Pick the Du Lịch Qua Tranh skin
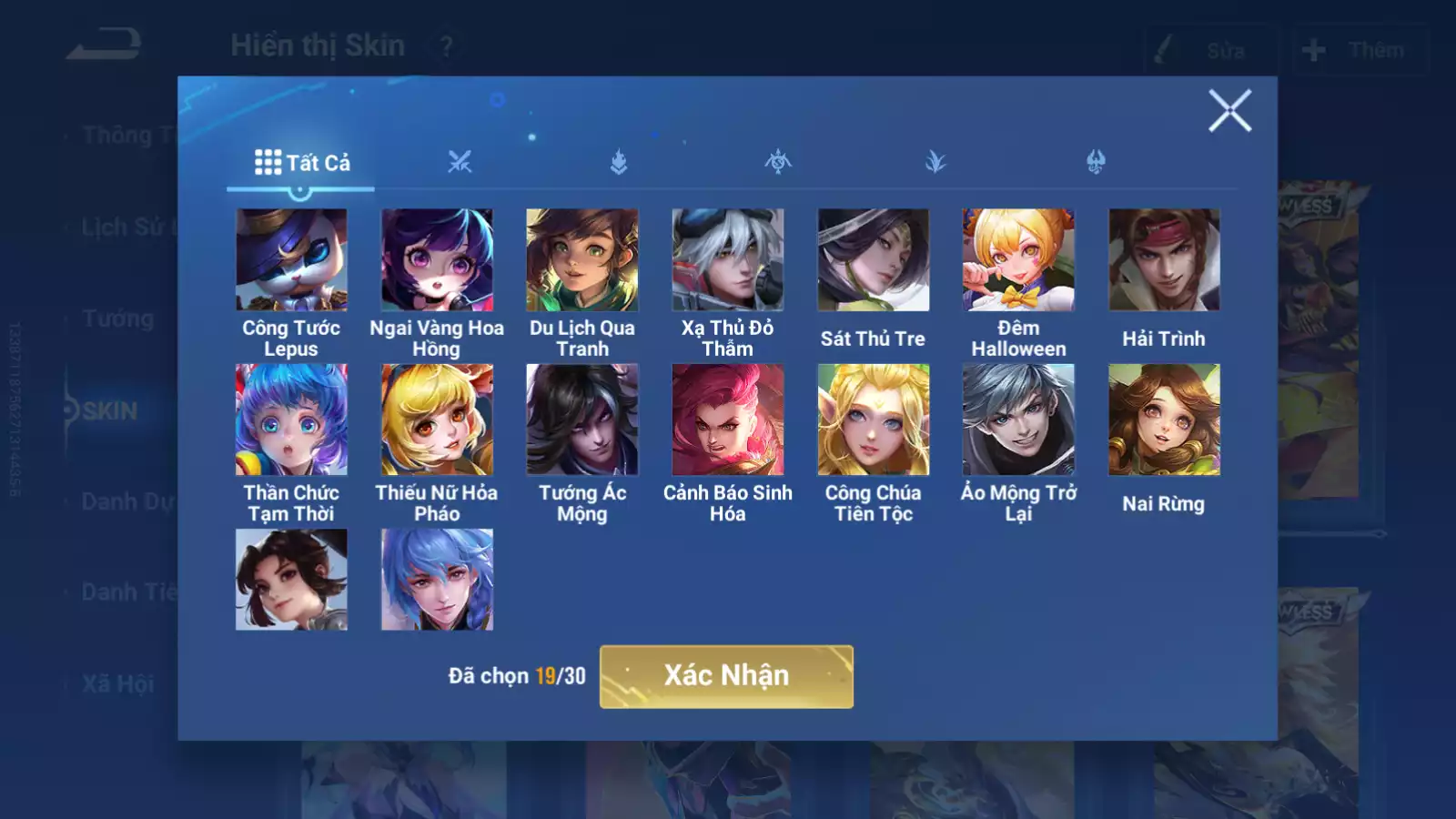The width and height of the screenshot is (1456, 819). click(x=582, y=260)
